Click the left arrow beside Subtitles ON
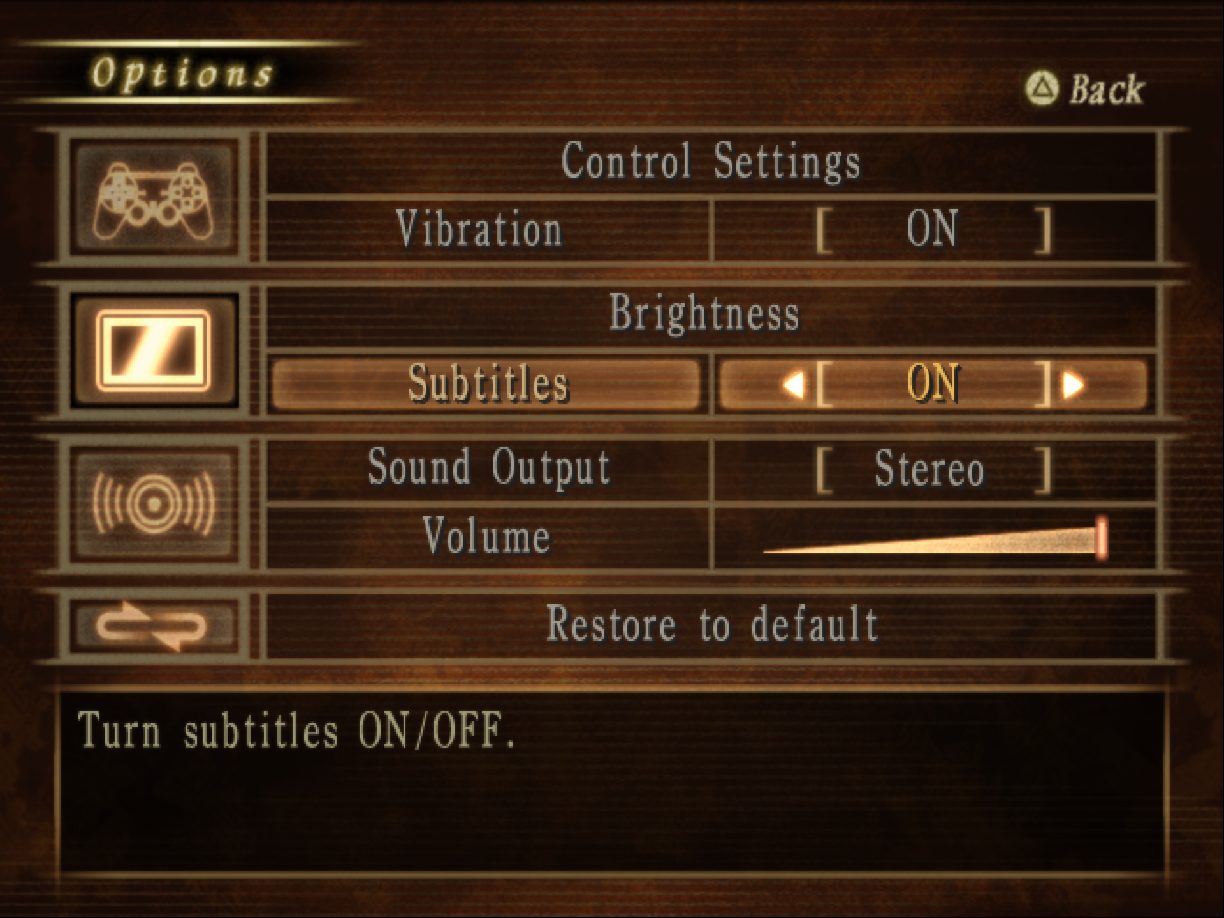Screen dimensions: 1224x918 [793, 385]
